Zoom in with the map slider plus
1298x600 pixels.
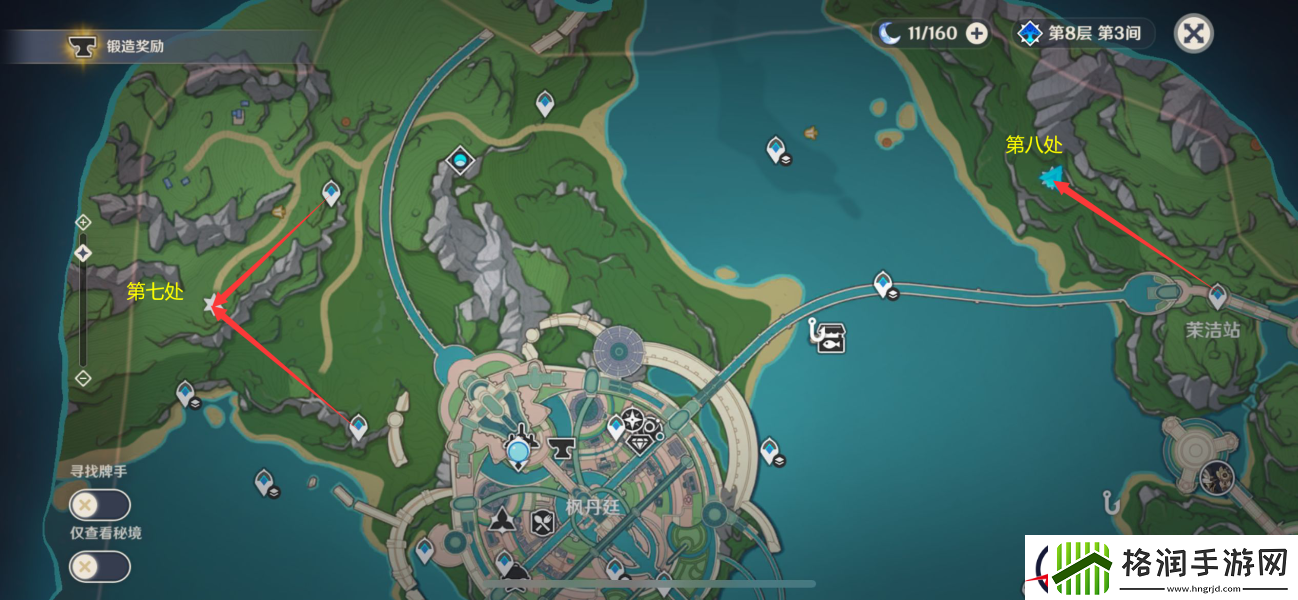tap(84, 222)
